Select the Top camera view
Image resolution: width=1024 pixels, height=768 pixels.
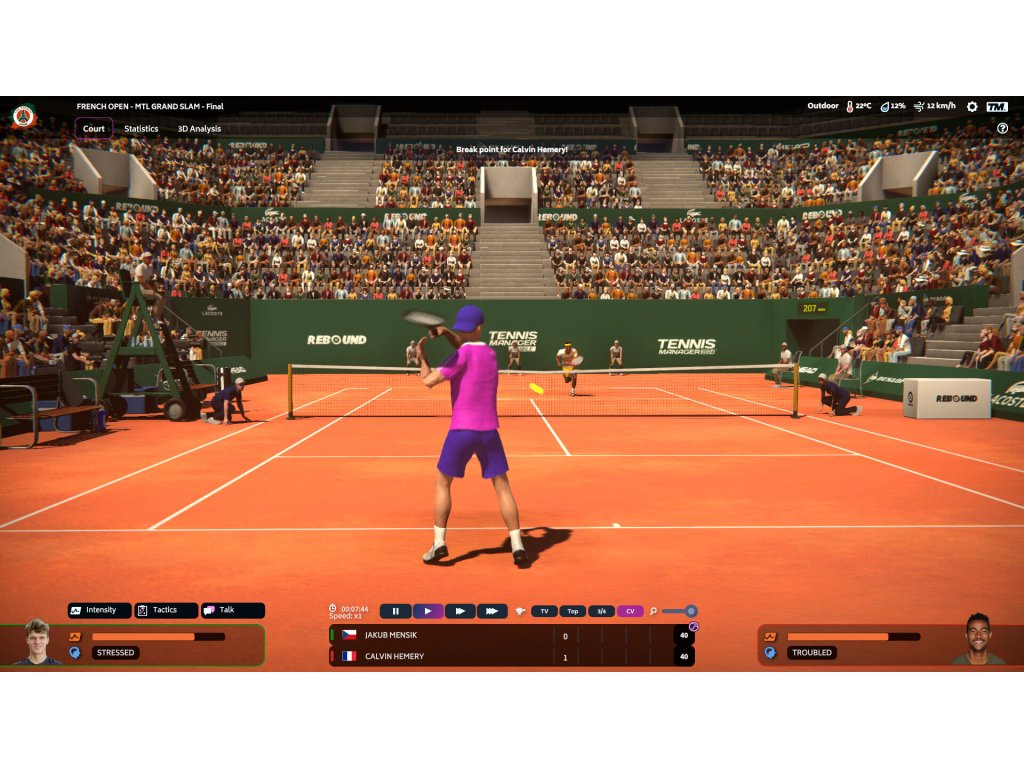pos(573,611)
